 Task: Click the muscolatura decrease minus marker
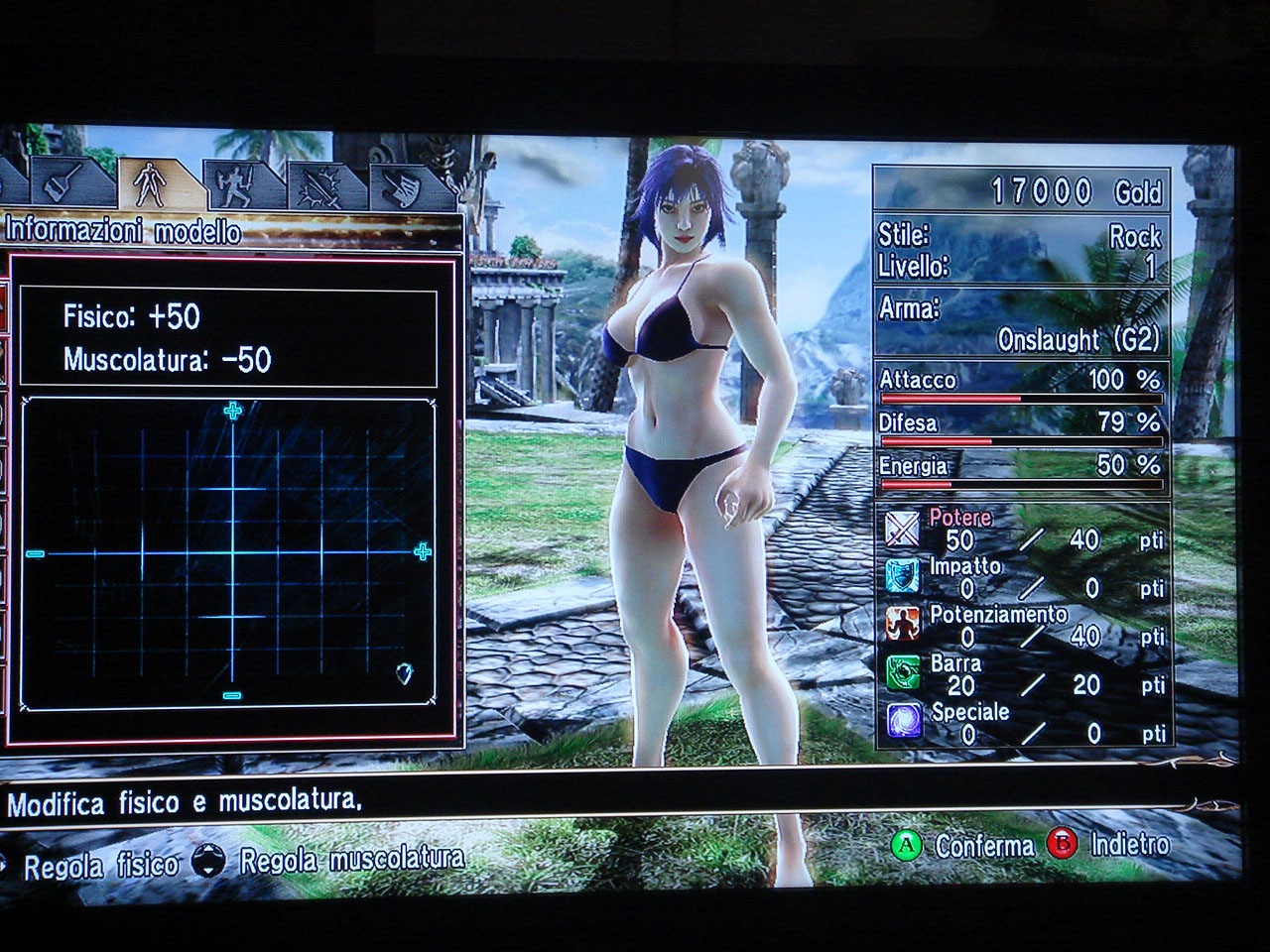click(x=232, y=696)
